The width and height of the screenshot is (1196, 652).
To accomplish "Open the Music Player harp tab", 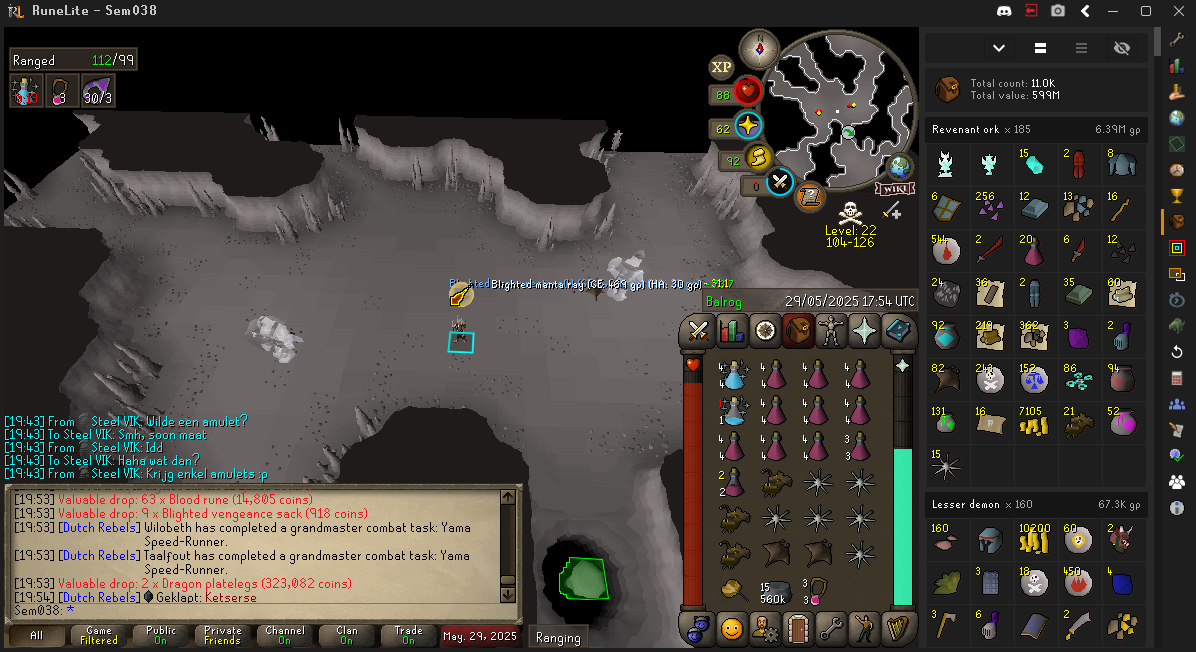I will (897, 628).
